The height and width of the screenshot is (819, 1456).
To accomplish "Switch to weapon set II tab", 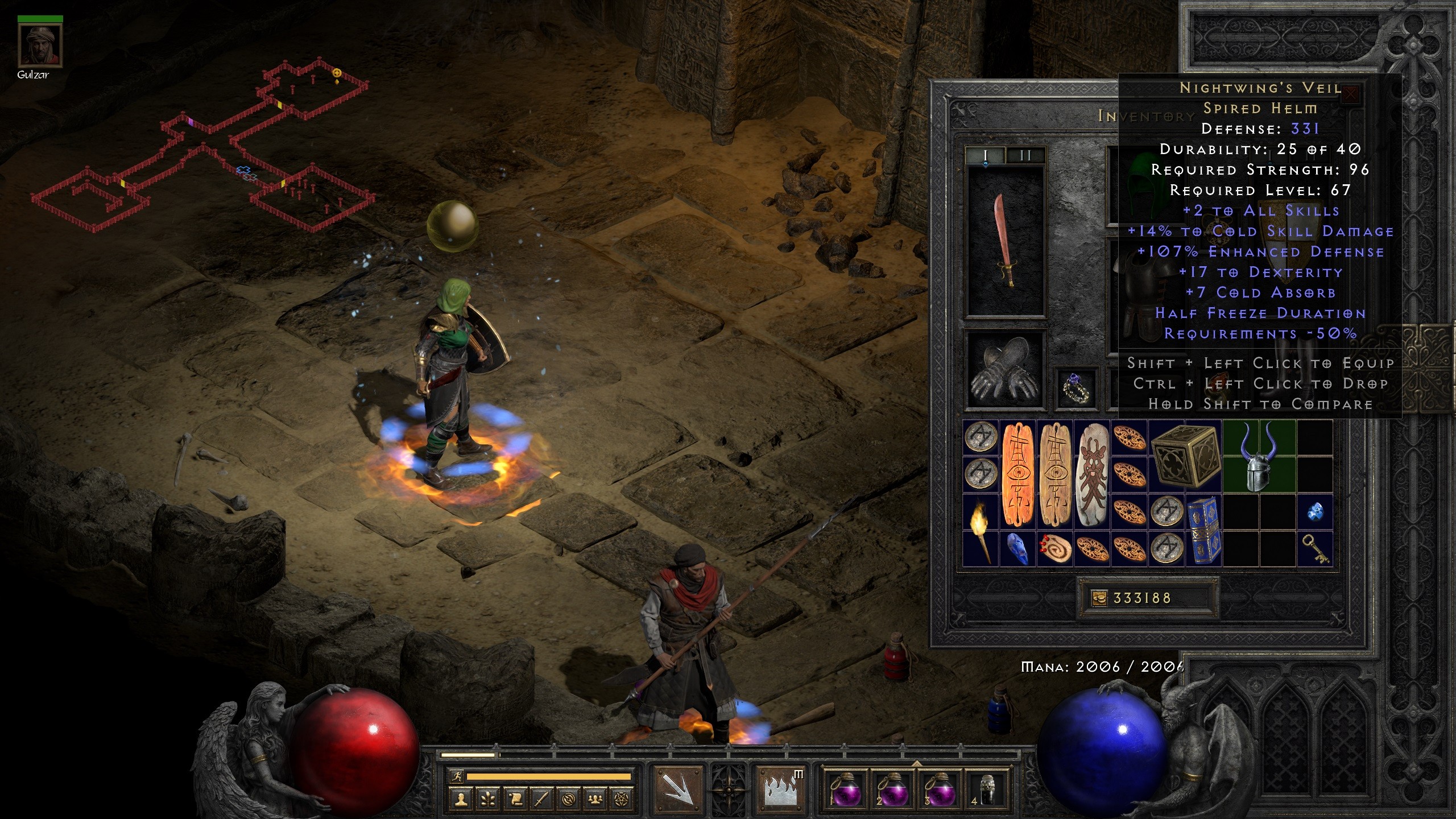I will click(x=1025, y=155).
